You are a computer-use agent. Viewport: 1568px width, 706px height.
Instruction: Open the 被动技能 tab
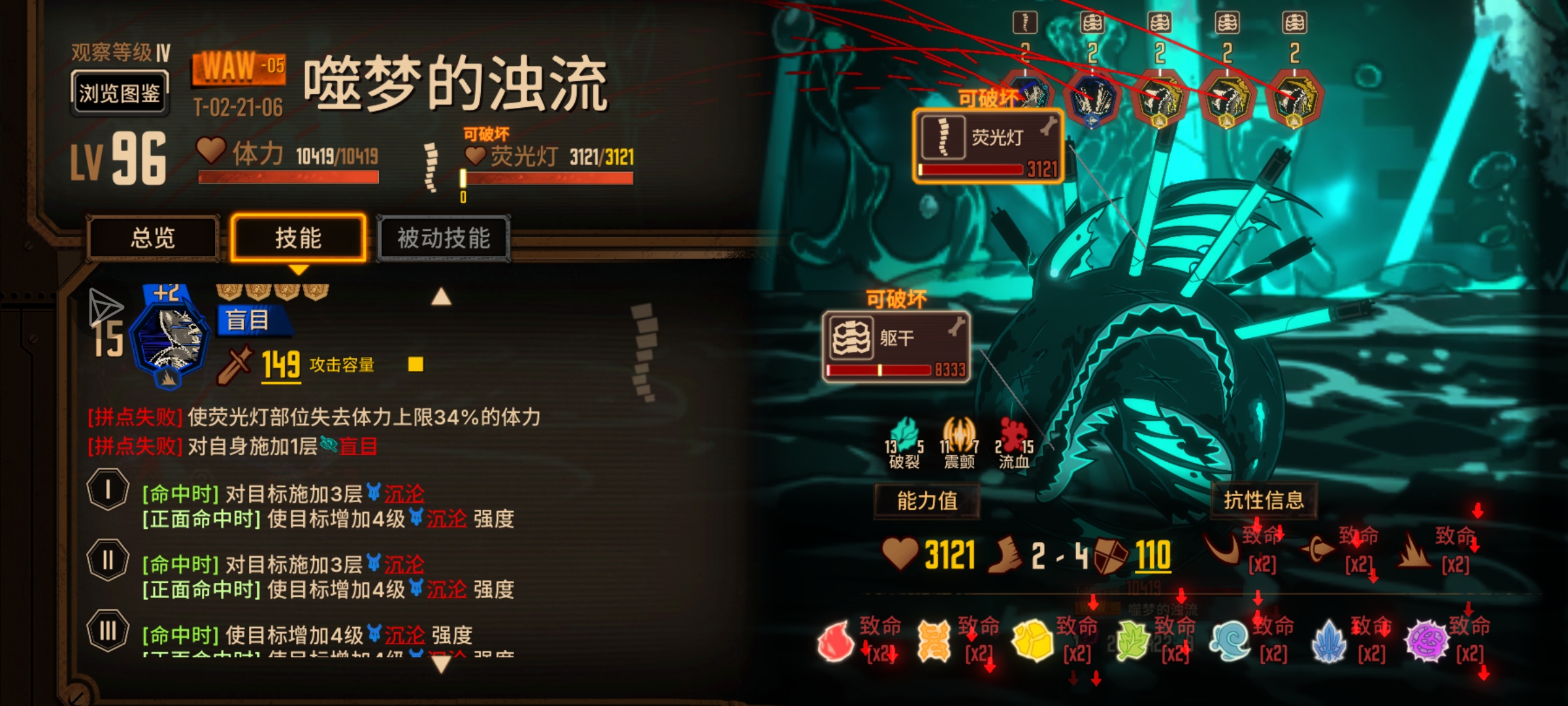pyautogui.click(x=442, y=239)
